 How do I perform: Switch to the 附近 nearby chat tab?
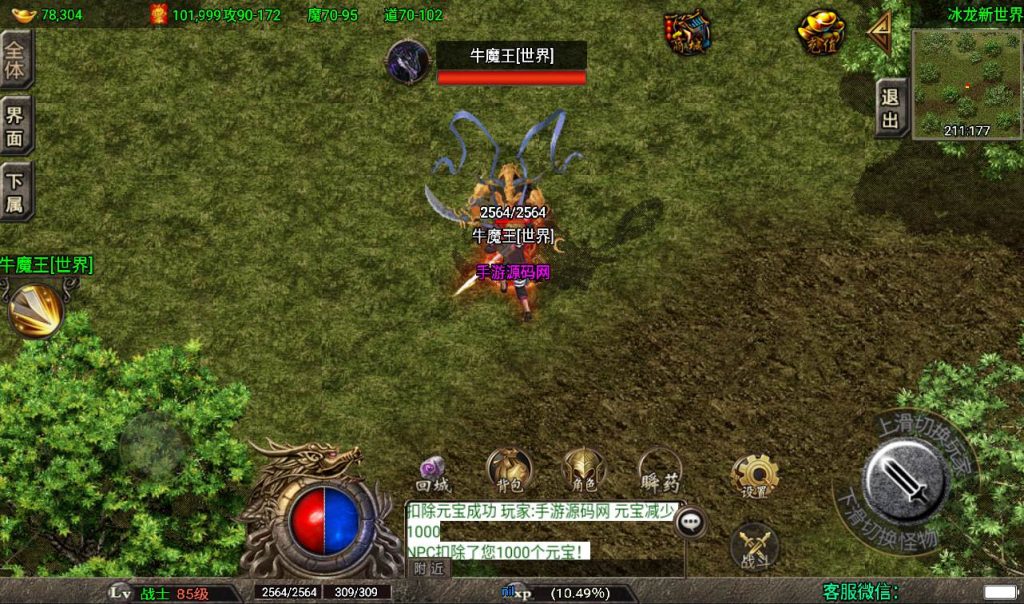point(429,568)
